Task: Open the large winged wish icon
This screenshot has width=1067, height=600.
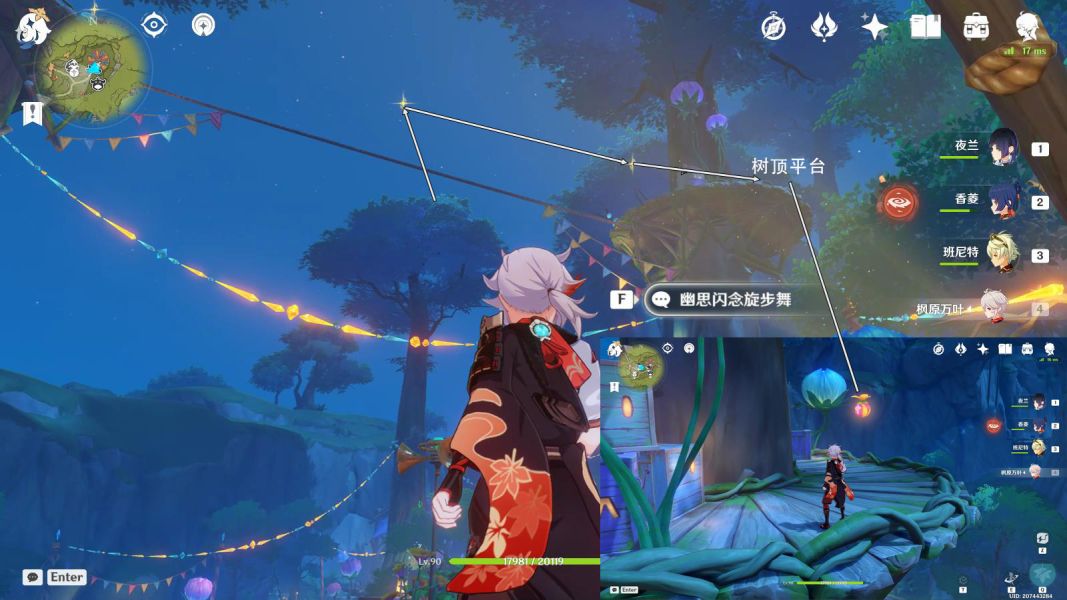Action: tap(823, 27)
